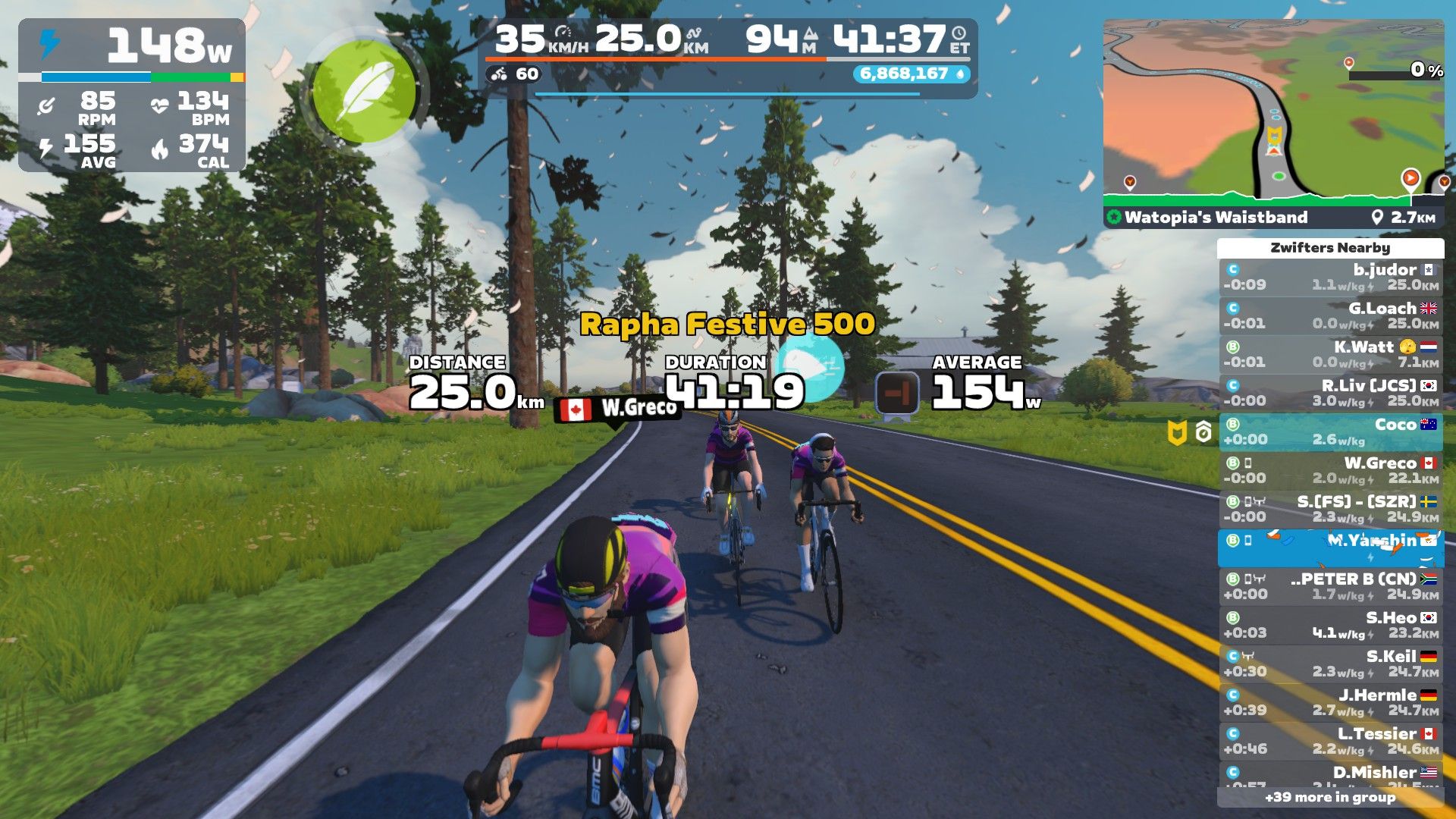Click the highlighted Coco rider row

click(1331, 432)
